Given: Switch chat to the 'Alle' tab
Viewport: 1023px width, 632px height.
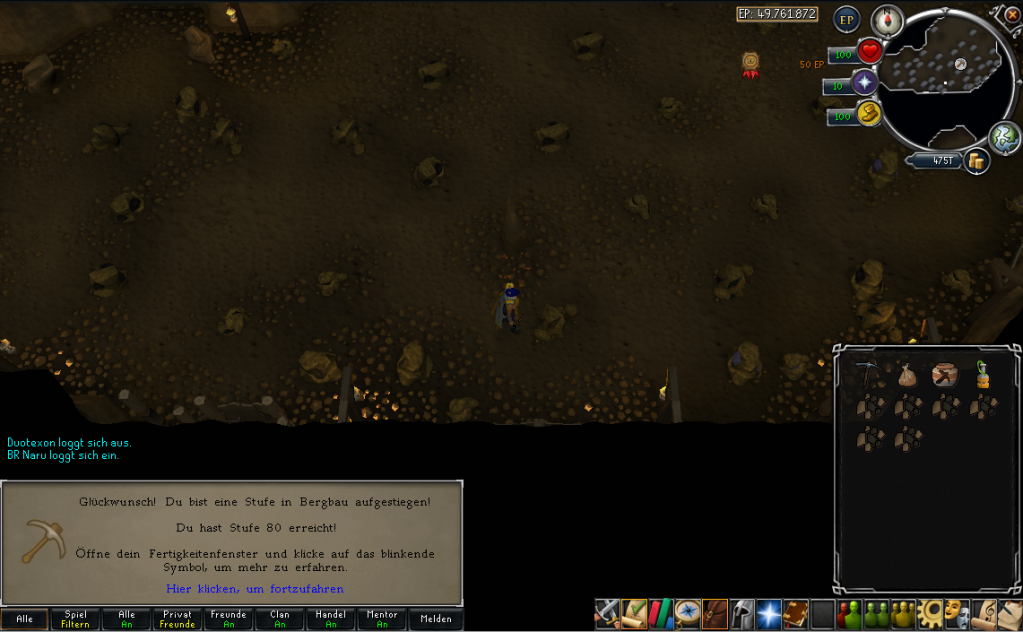Looking at the screenshot, I should (24, 619).
